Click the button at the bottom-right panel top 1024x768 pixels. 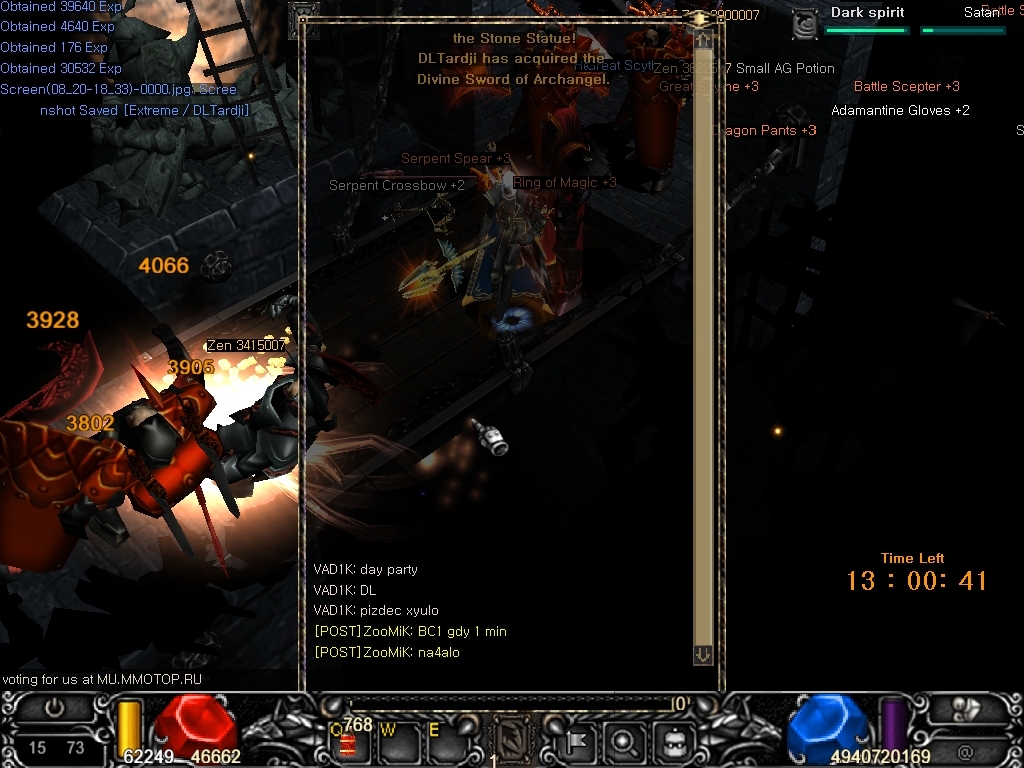click(x=966, y=708)
